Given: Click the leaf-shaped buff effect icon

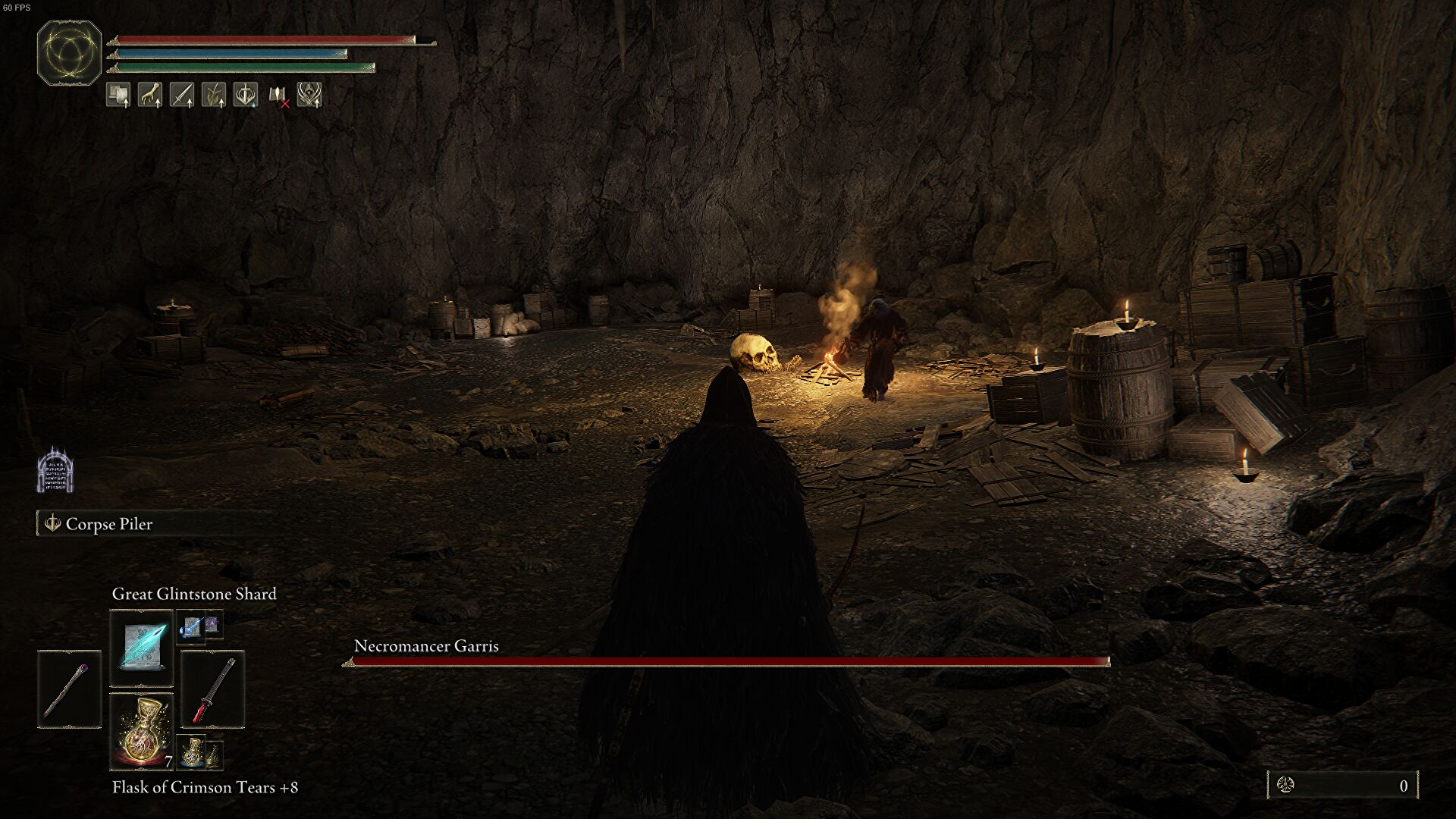Looking at the screenshot, I should [213, 95].
